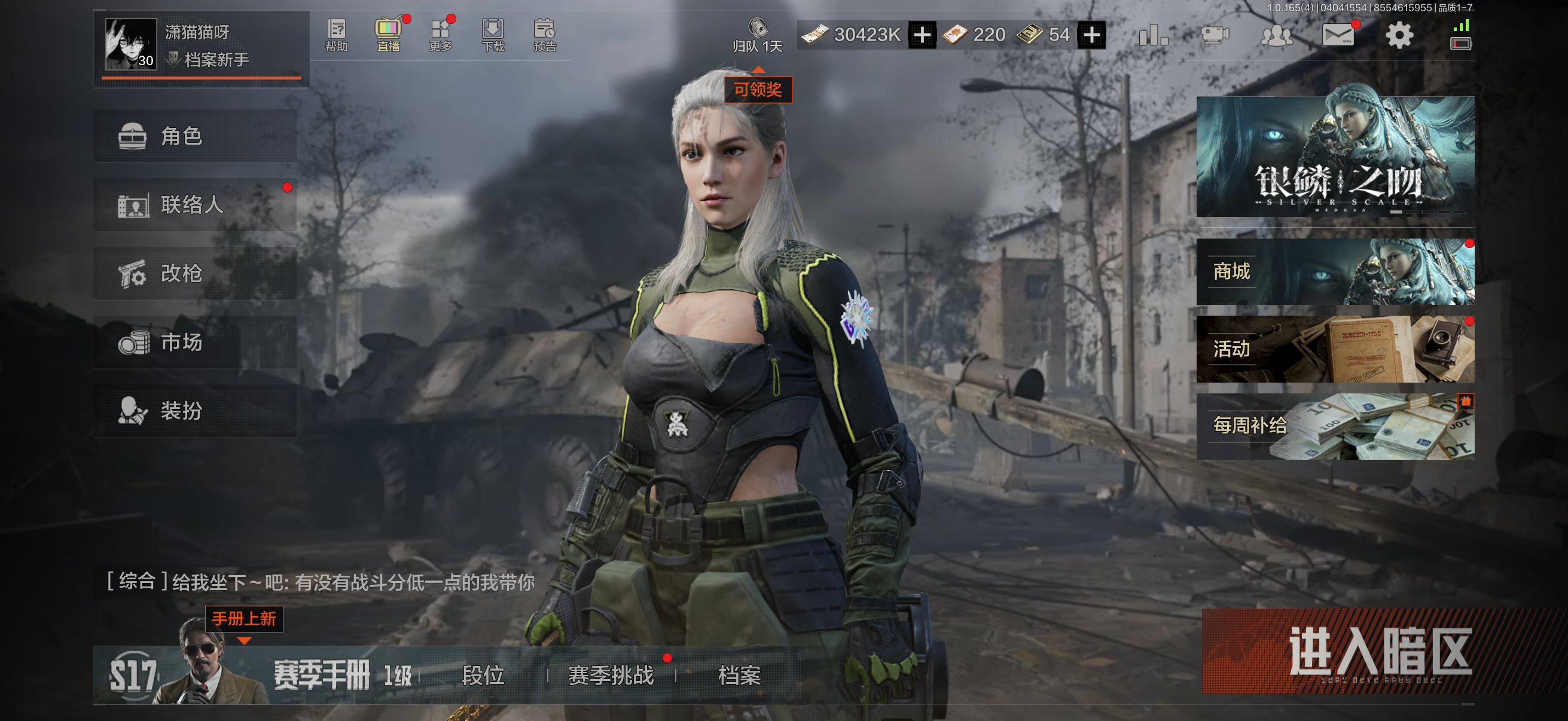Image resolution: width=1568 pixels, height=721 pixels.
Task: Open the 帮助 help icon
Action: tap(337, 35)
